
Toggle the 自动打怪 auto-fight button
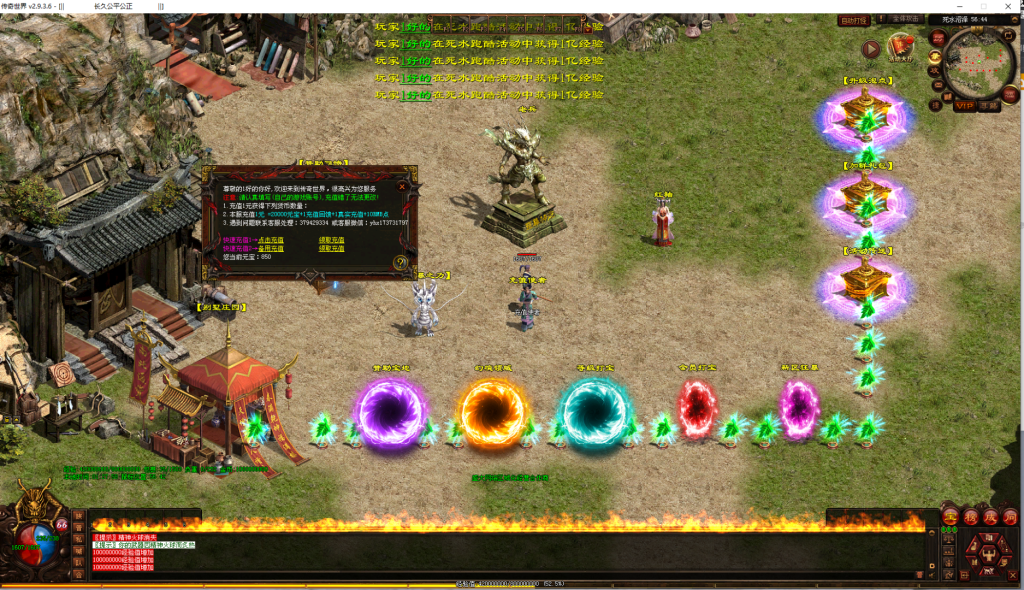coord(853,20)
